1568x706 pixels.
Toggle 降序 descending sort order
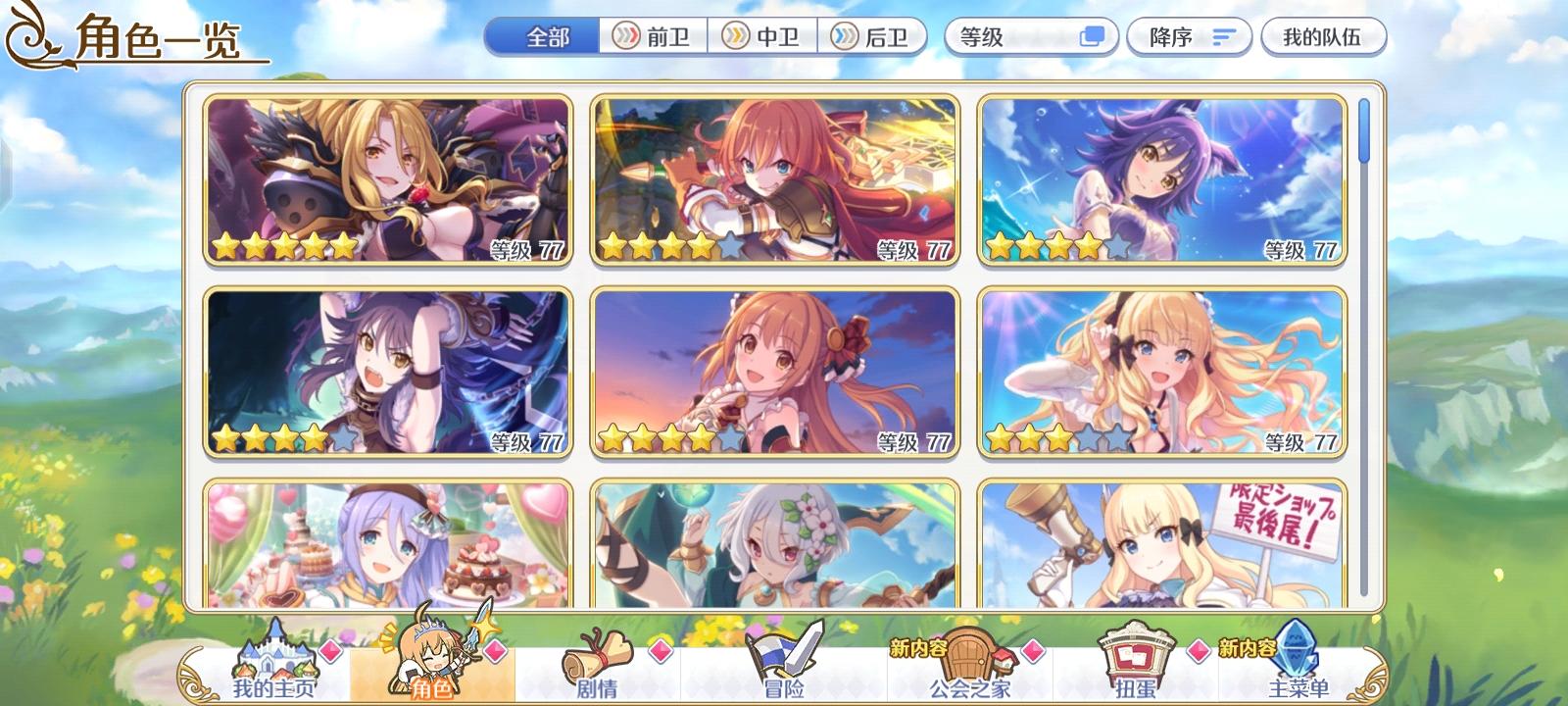coord(1188,36)
